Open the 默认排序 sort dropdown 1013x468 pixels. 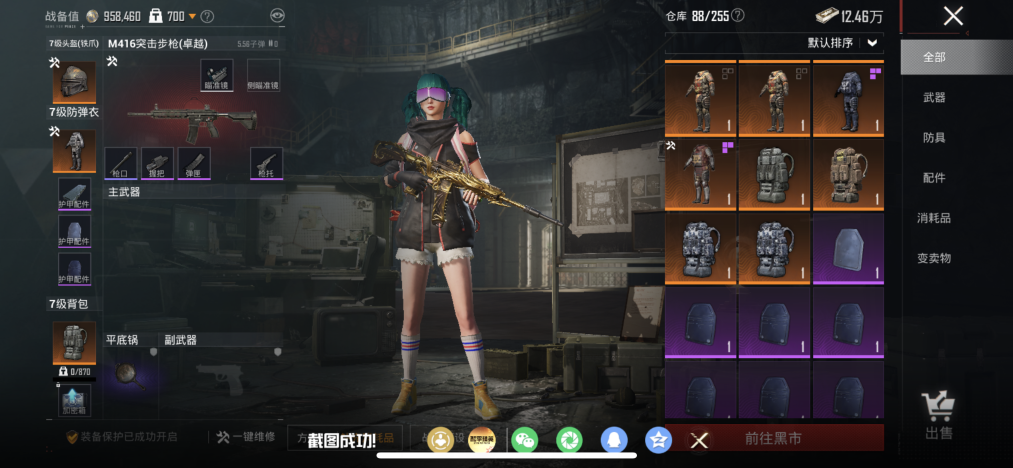[845, 43]
